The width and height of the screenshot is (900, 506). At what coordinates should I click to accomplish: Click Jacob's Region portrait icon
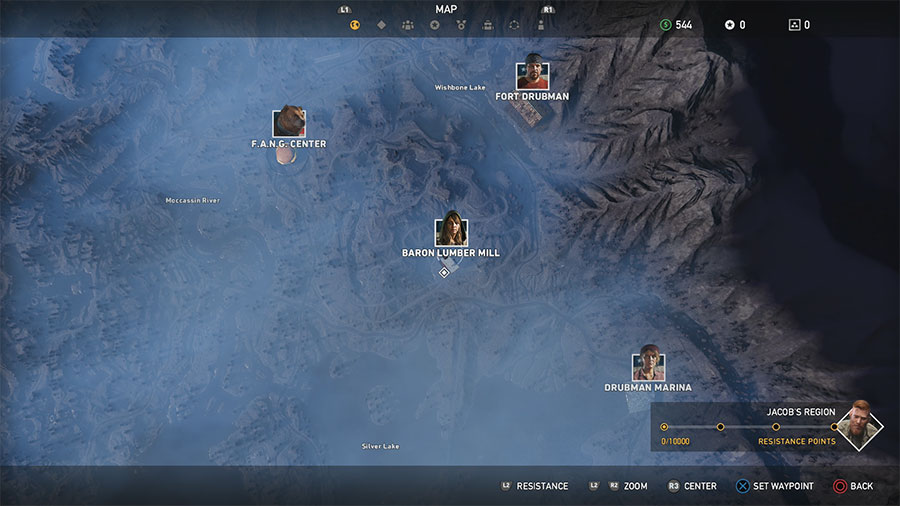point(859,427)
